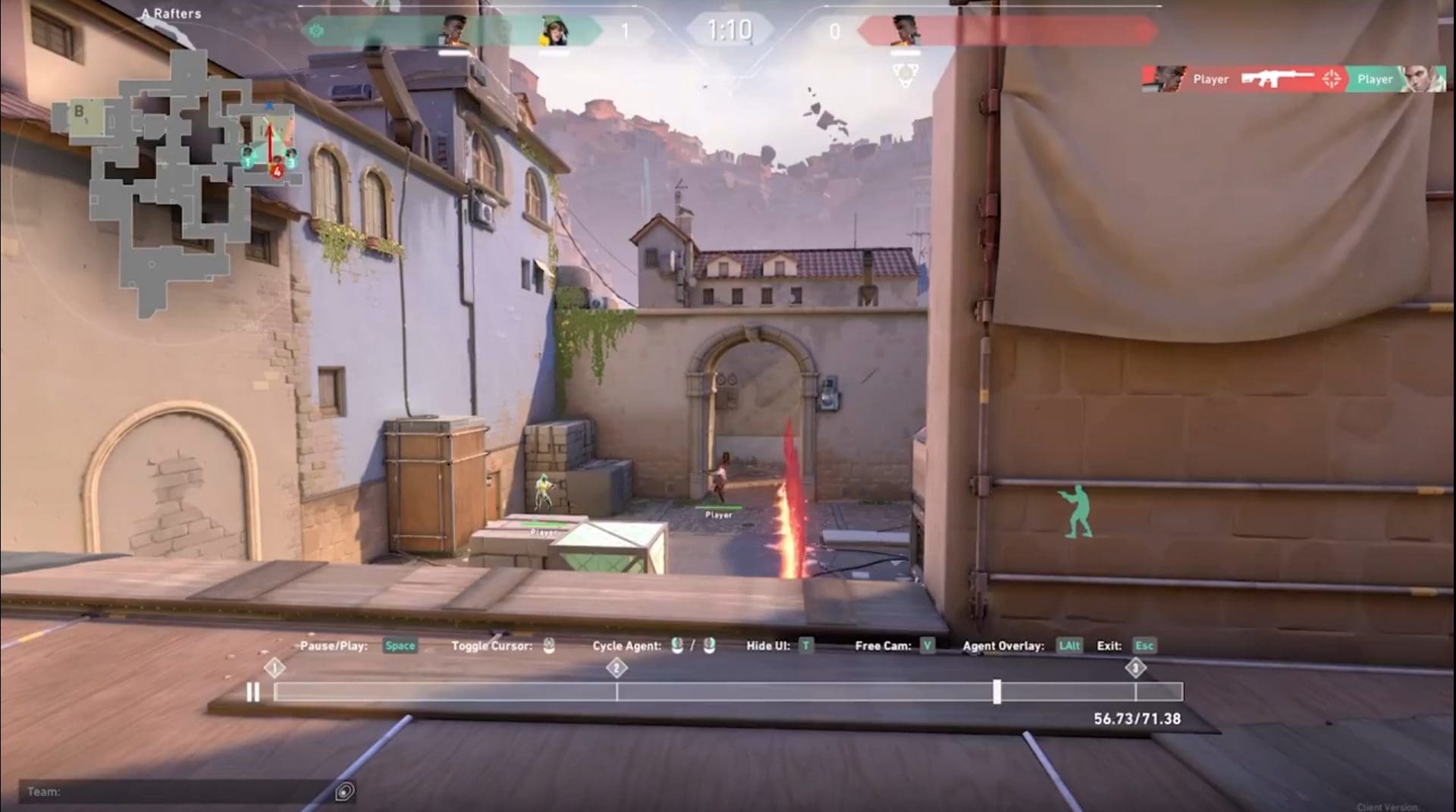
Task: Click the headshot crosshair icon in the killfeed
Action: click(1332, 78)
